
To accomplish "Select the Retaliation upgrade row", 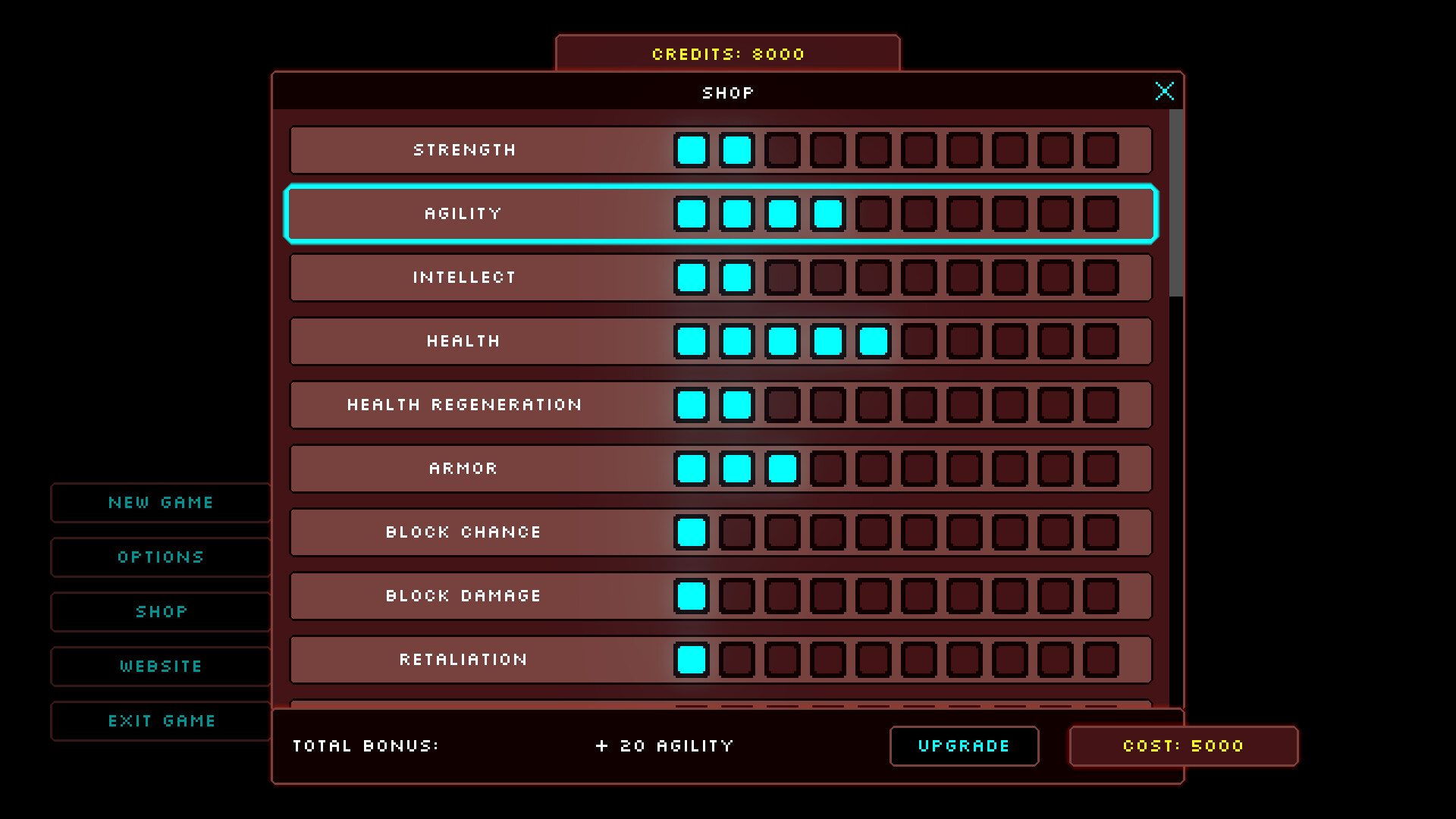I will (464, 659).
